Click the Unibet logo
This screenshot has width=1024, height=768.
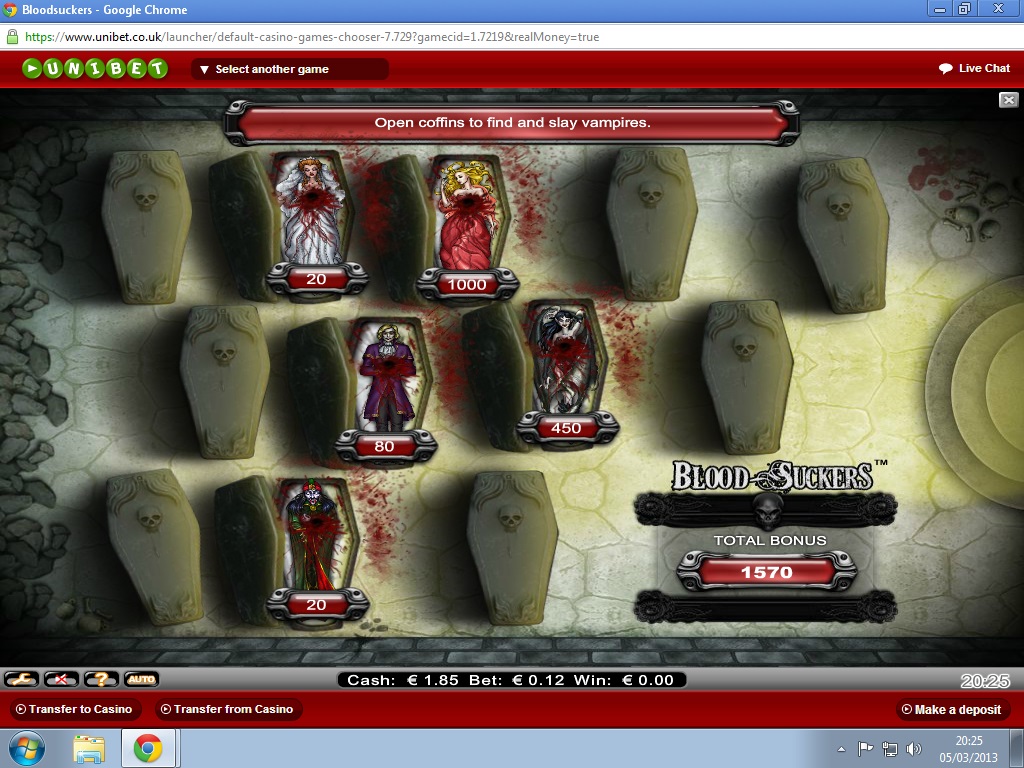pyautogui.click(x=95, y=69)
